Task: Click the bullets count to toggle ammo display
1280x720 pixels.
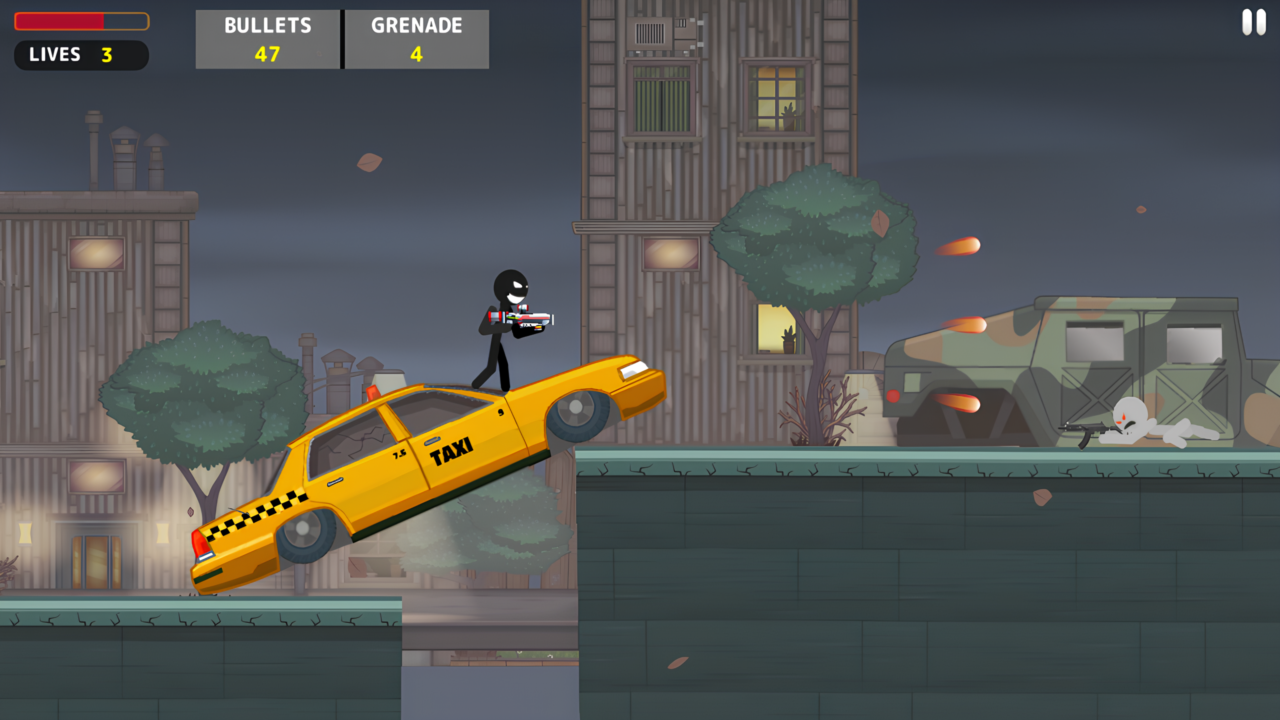Action: [267, 52]
